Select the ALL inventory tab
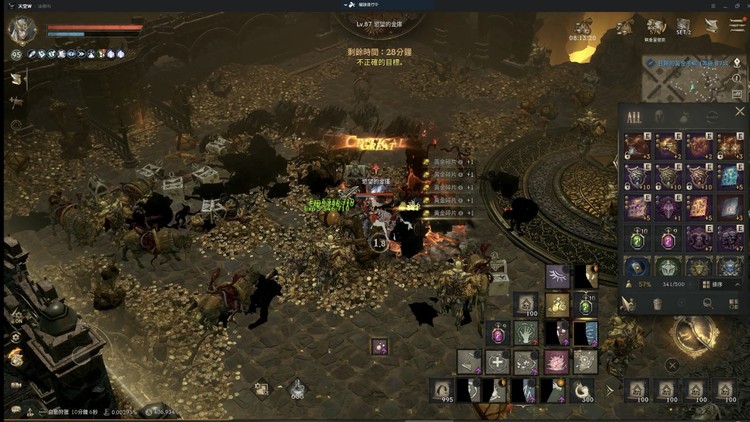The image size is (750, 422). click(x=633, y=117)
